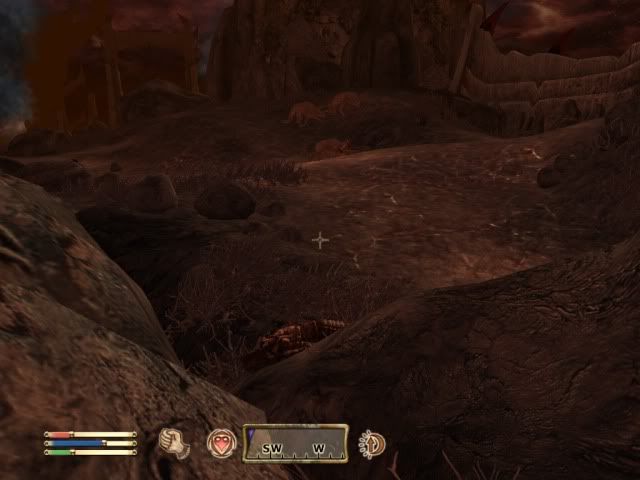Click the crescent status effect icon
The height and width of the screenshot is (480, 640).
(x=372, y=443)
